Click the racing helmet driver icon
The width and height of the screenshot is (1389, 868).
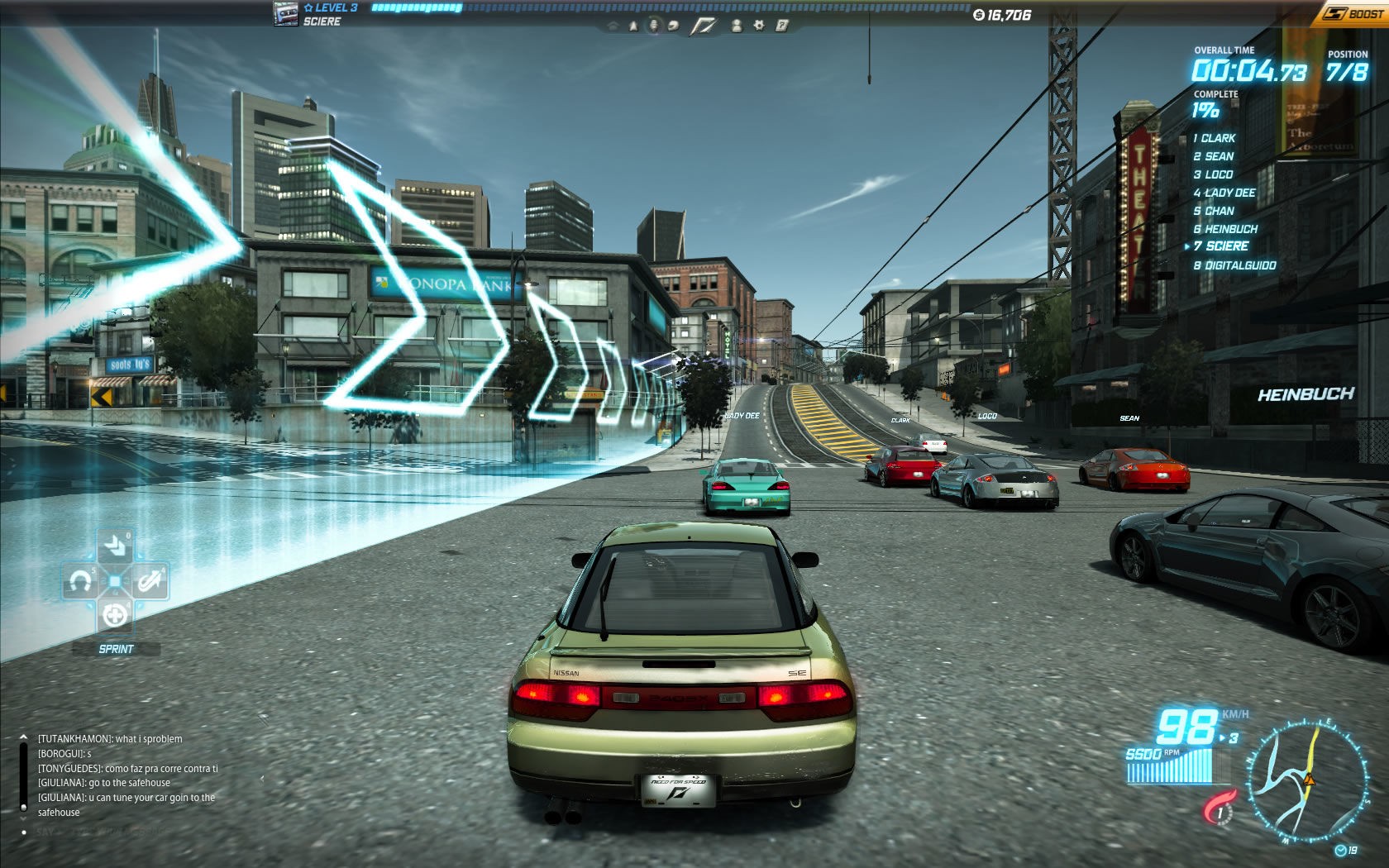tap(673, 26)
